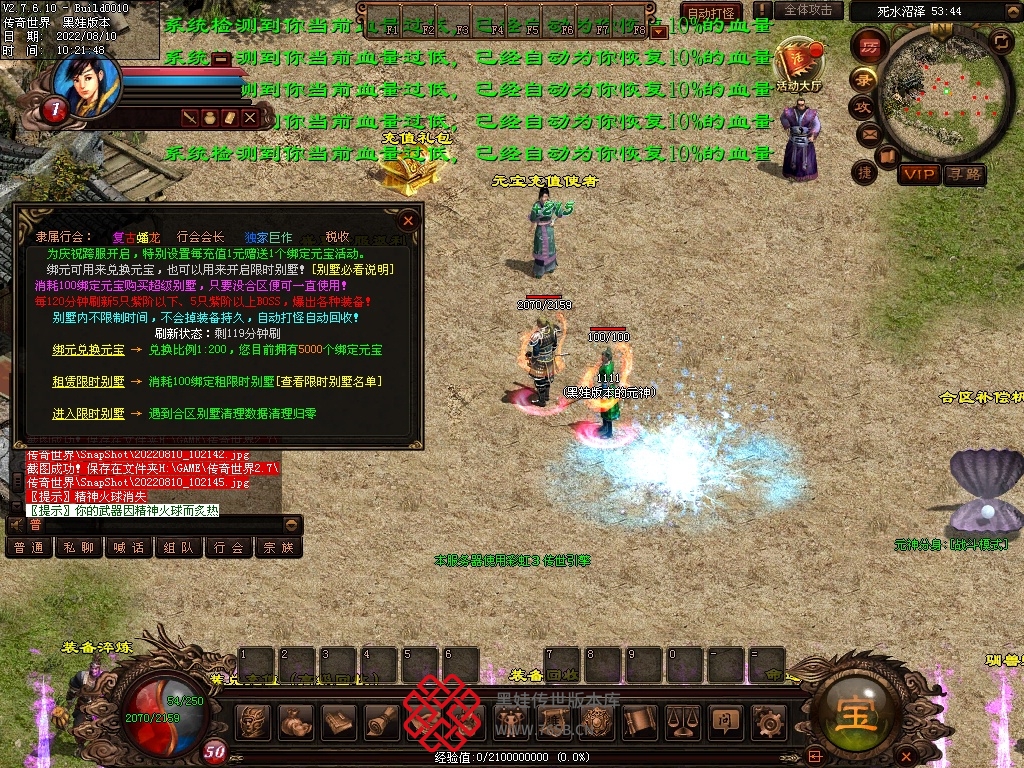The width and height of the screenshot is (1024, 768).
Task: Open the 历 calendar icon near minimap
Action: click(x=870, y=46)
